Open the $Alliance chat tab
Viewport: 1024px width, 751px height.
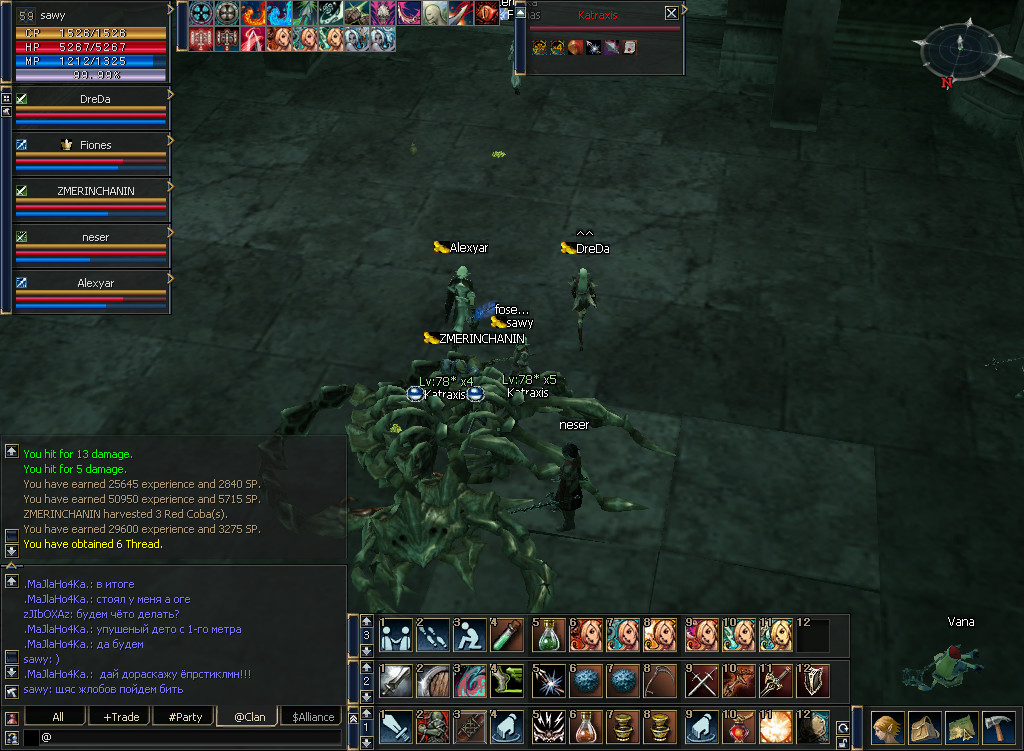click(313, 717)
